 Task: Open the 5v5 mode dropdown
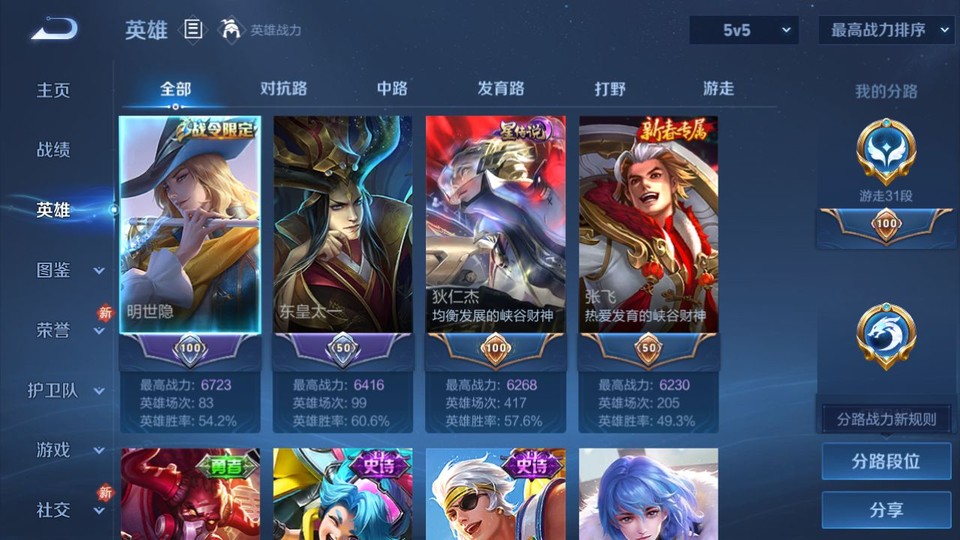click(x=744, y=30)
